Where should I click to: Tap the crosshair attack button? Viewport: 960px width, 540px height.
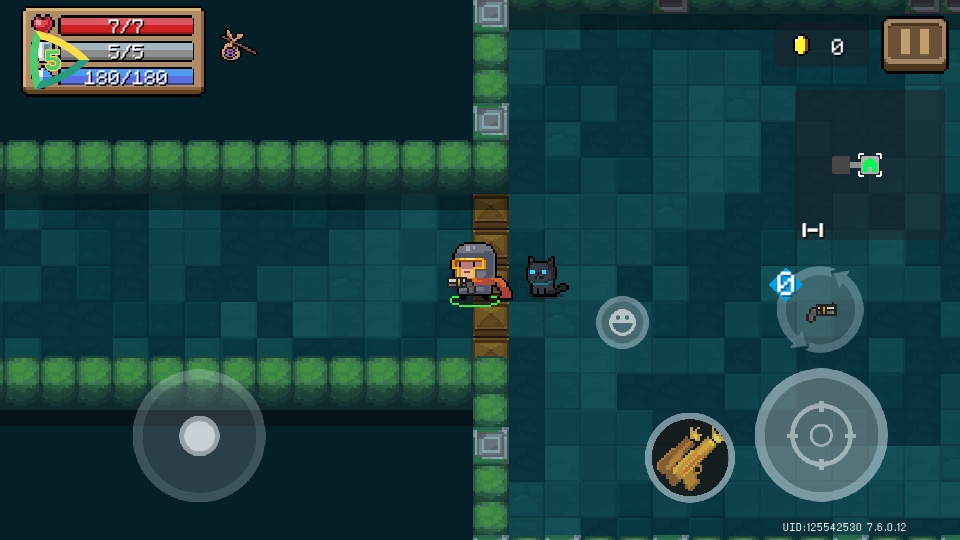pos(820,435)
